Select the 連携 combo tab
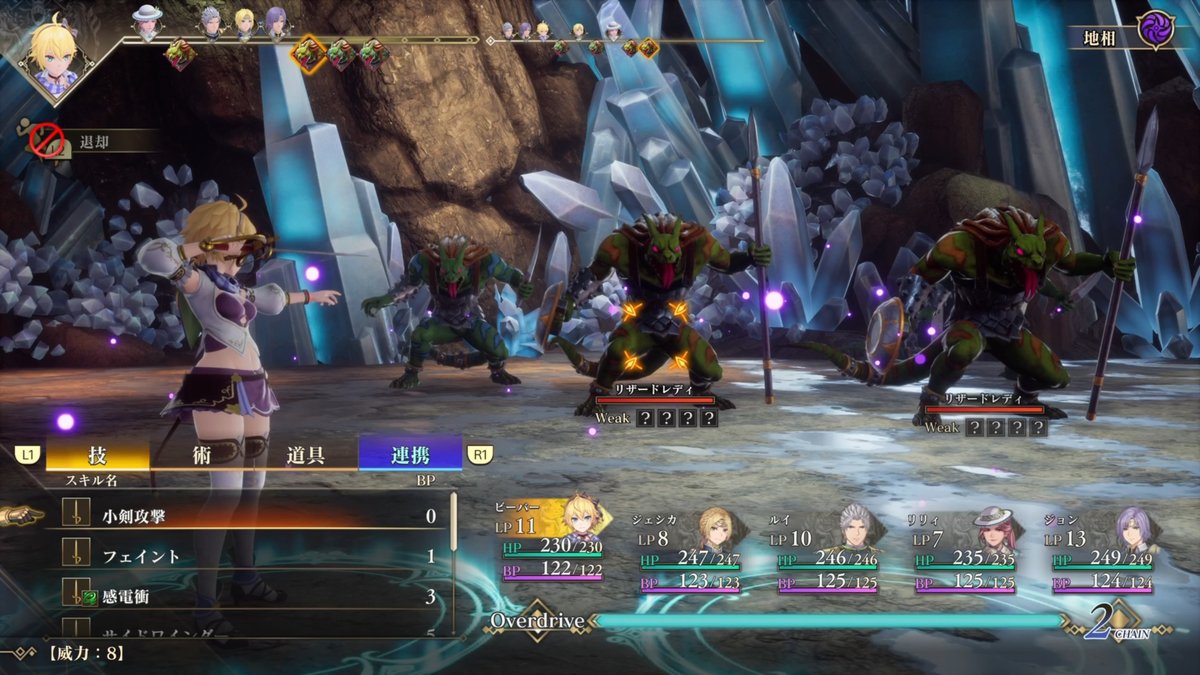The image size is (1200, 675). point(410,455)
